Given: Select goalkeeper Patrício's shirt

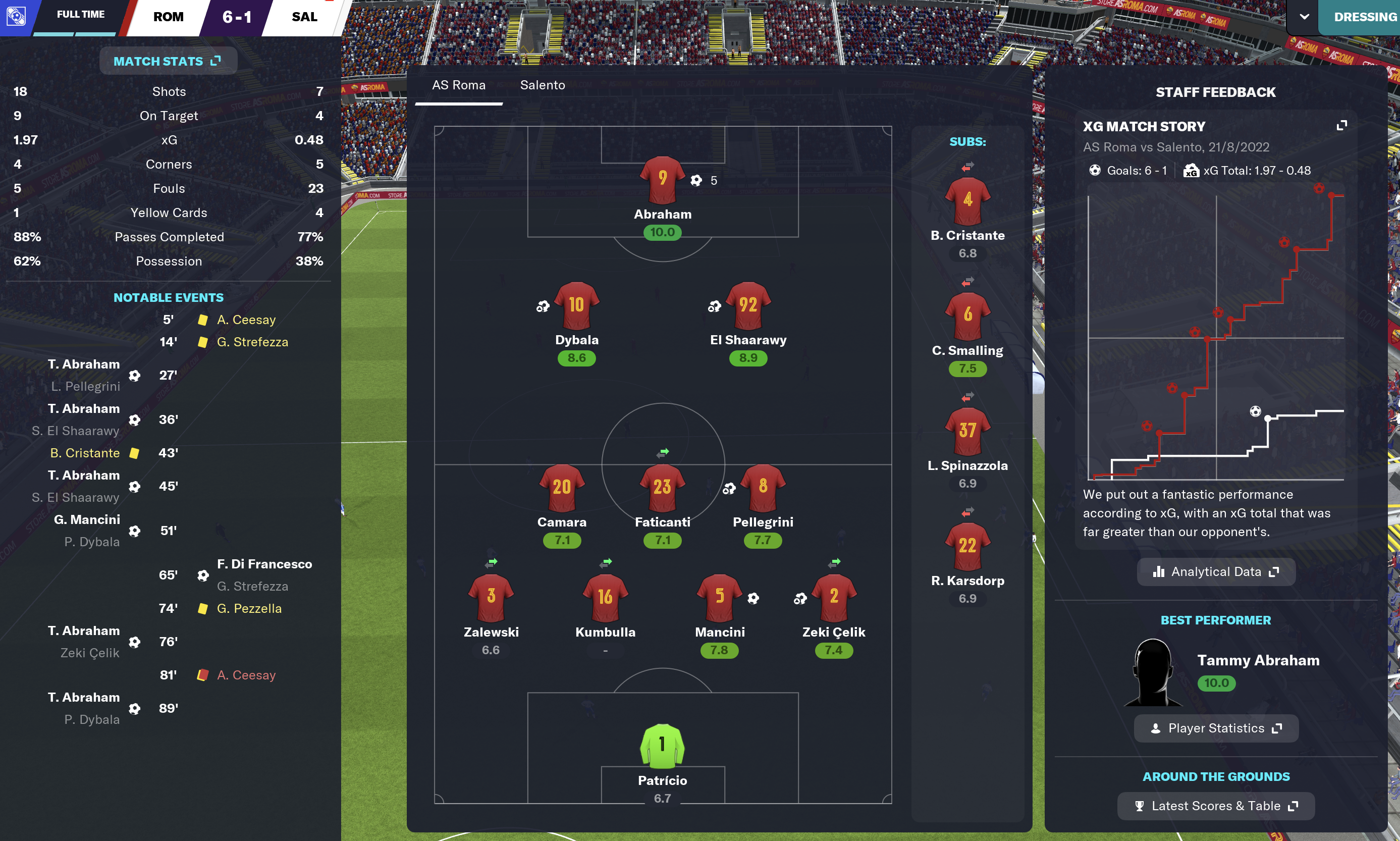Looking at the screenshot, I should point(662,746).
